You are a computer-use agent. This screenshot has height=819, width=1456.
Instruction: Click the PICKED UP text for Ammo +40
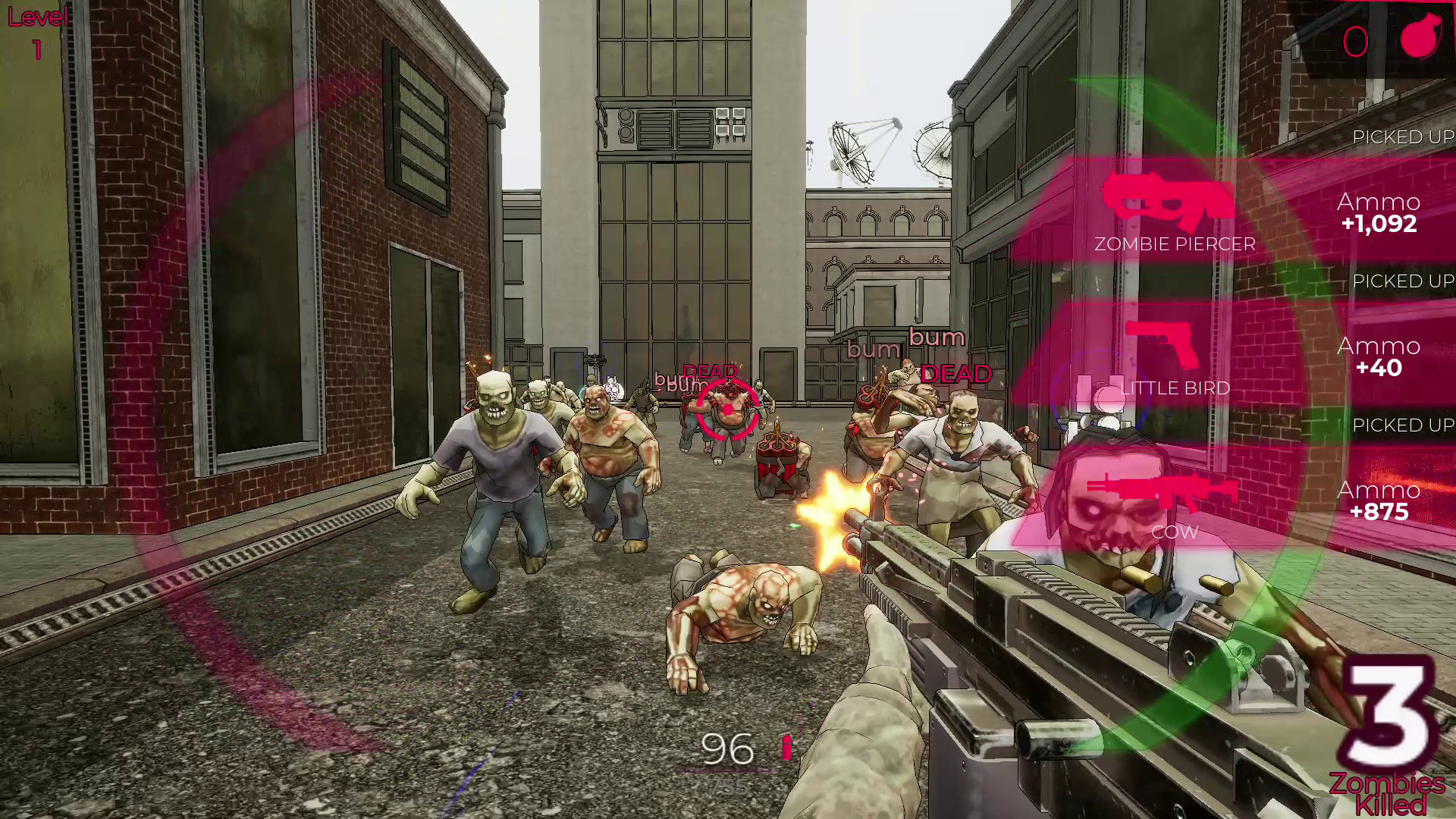1400,281
